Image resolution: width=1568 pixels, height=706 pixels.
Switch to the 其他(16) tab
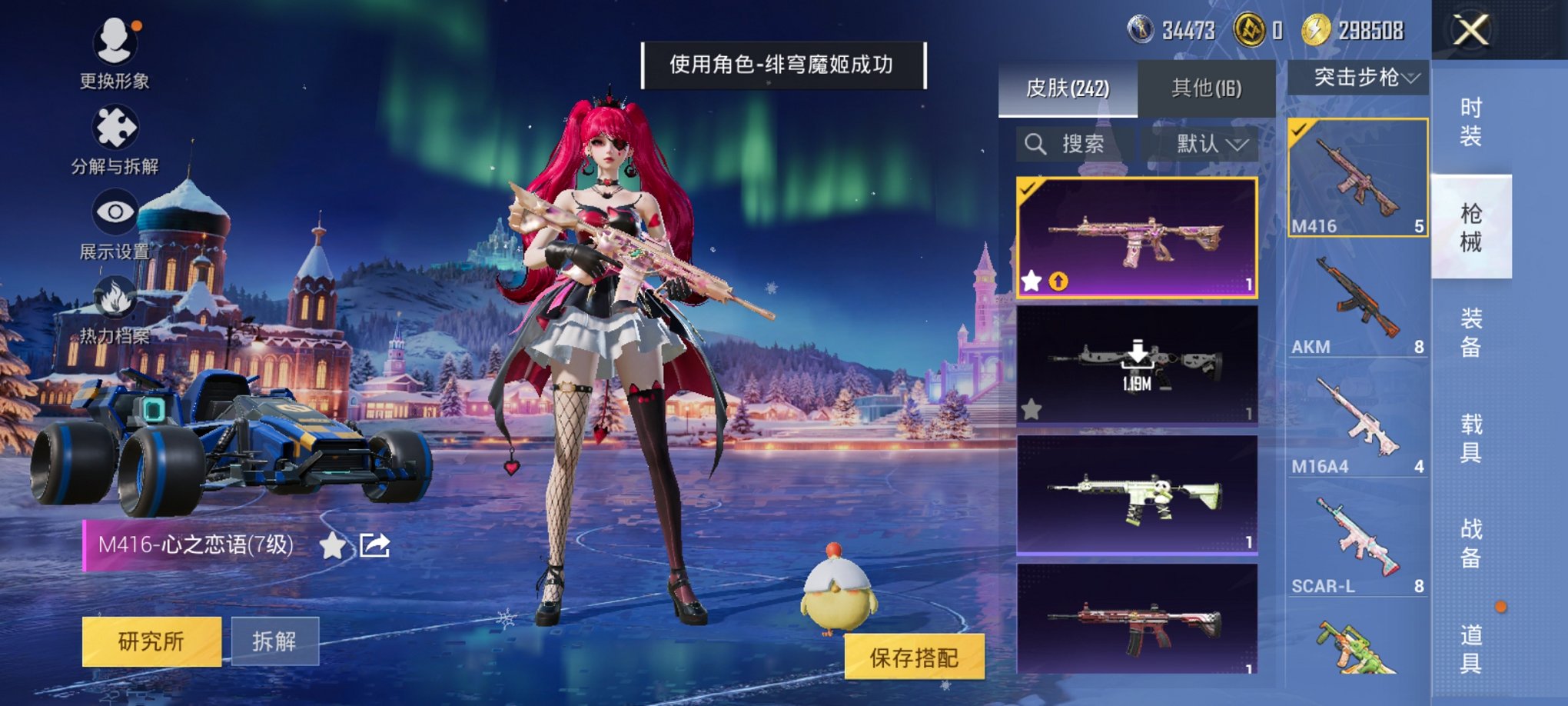coord(1207,87)
